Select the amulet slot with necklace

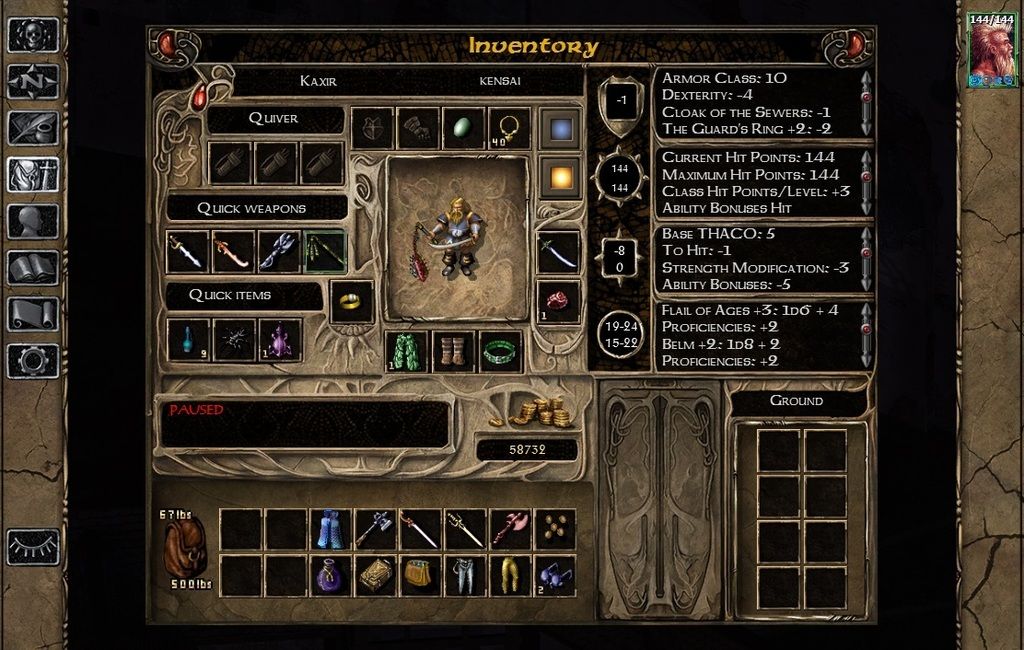point(509,128)
